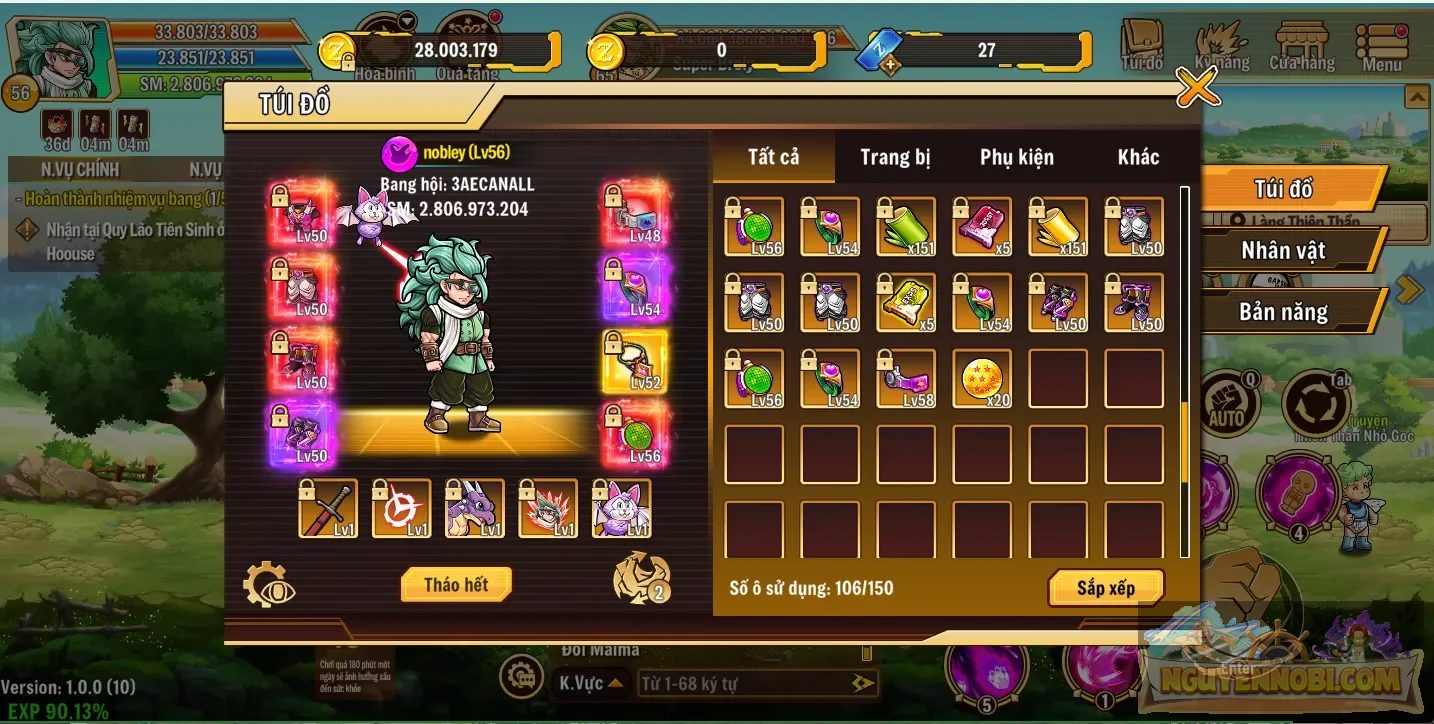Switch to the Trang bị tab

894,157
